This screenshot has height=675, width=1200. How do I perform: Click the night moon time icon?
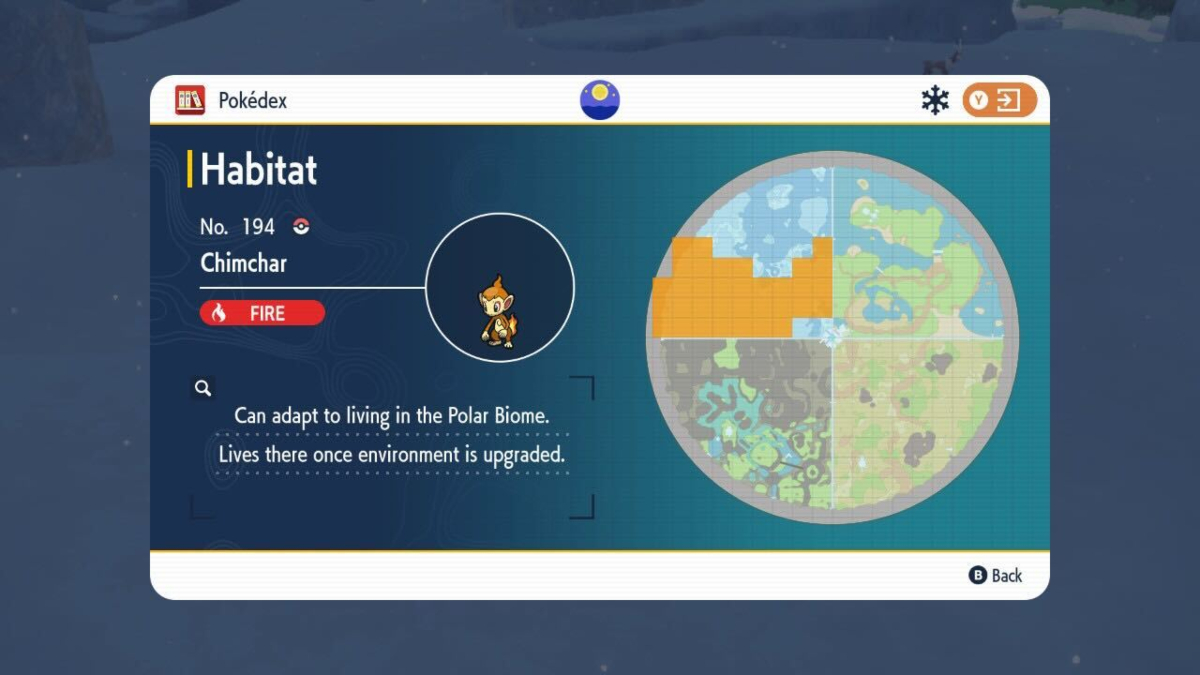click(600, 100)
